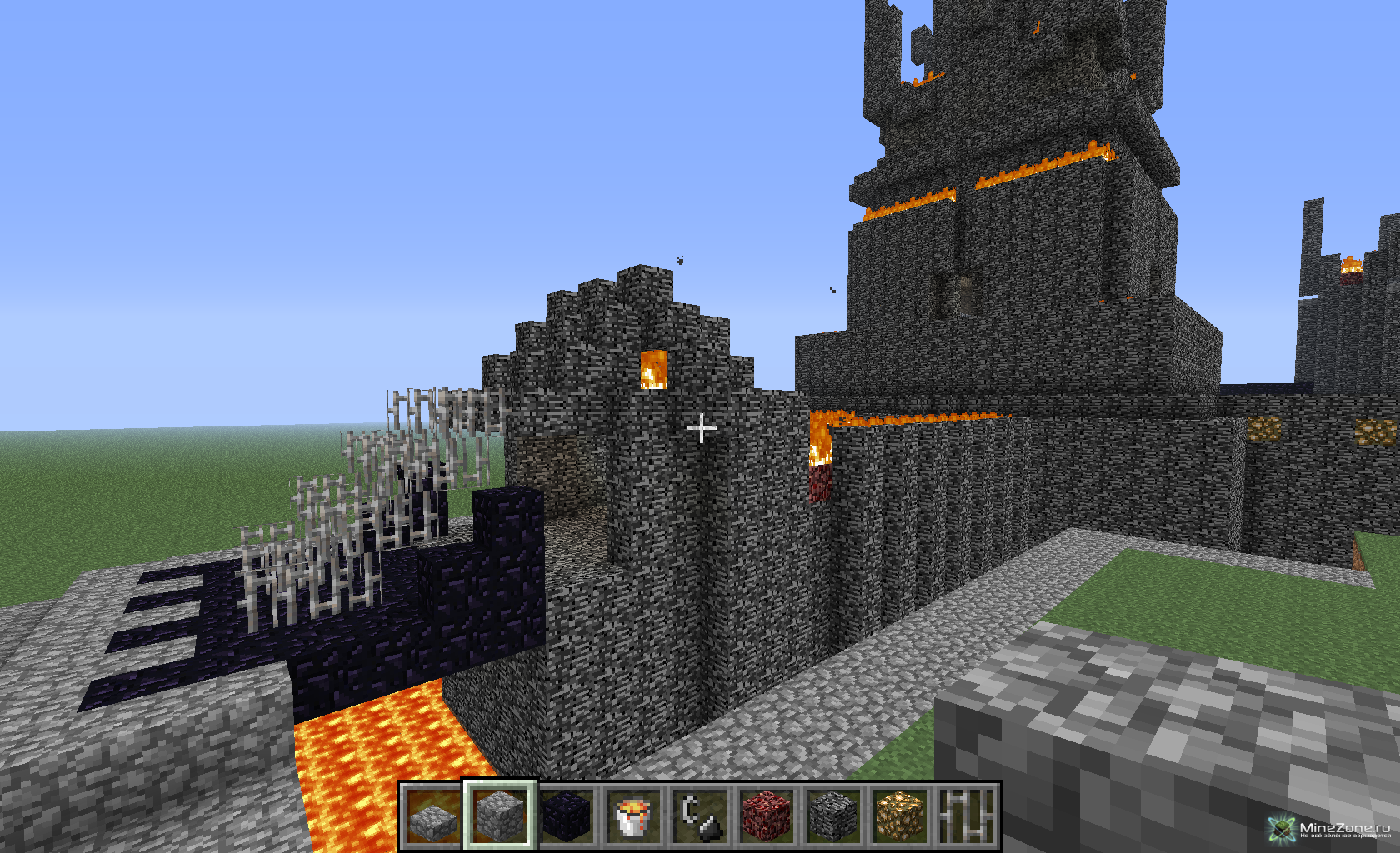This screenshot has width=1400, height=853.
Task: Select the cobblestone slab hotbar slot
Action: 432,816
